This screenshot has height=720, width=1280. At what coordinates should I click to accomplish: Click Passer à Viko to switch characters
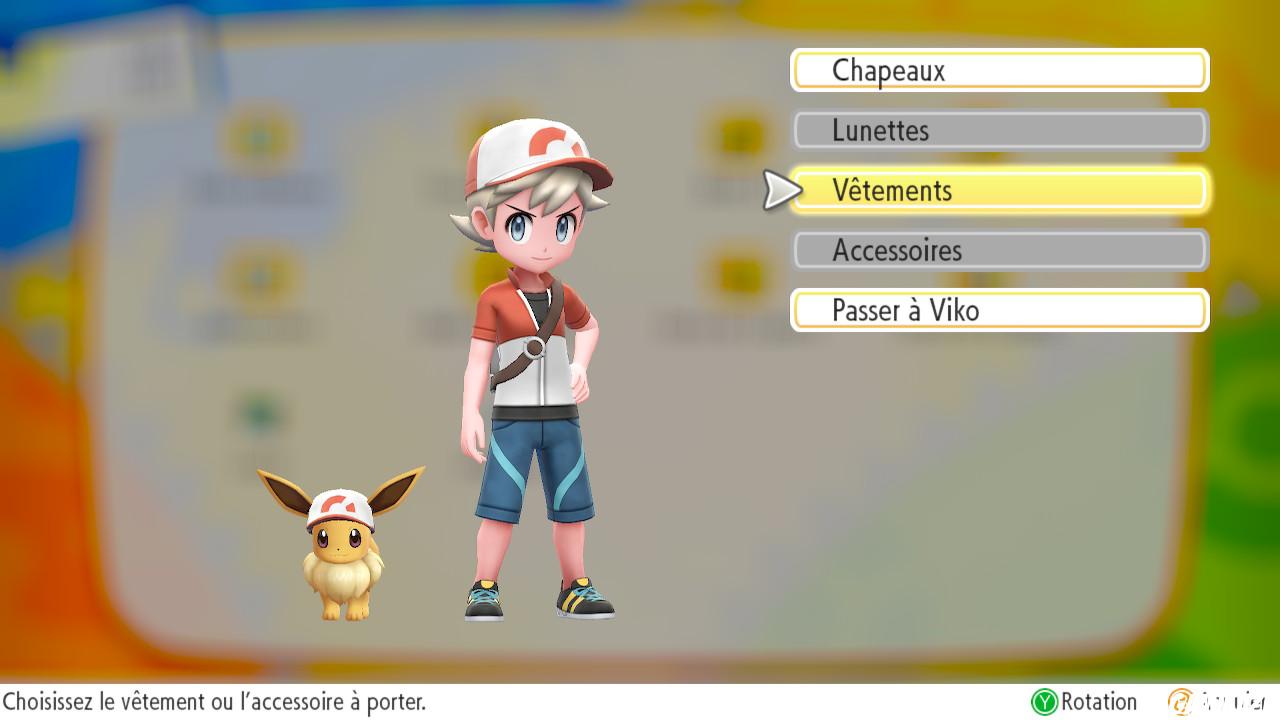point(998,310)
